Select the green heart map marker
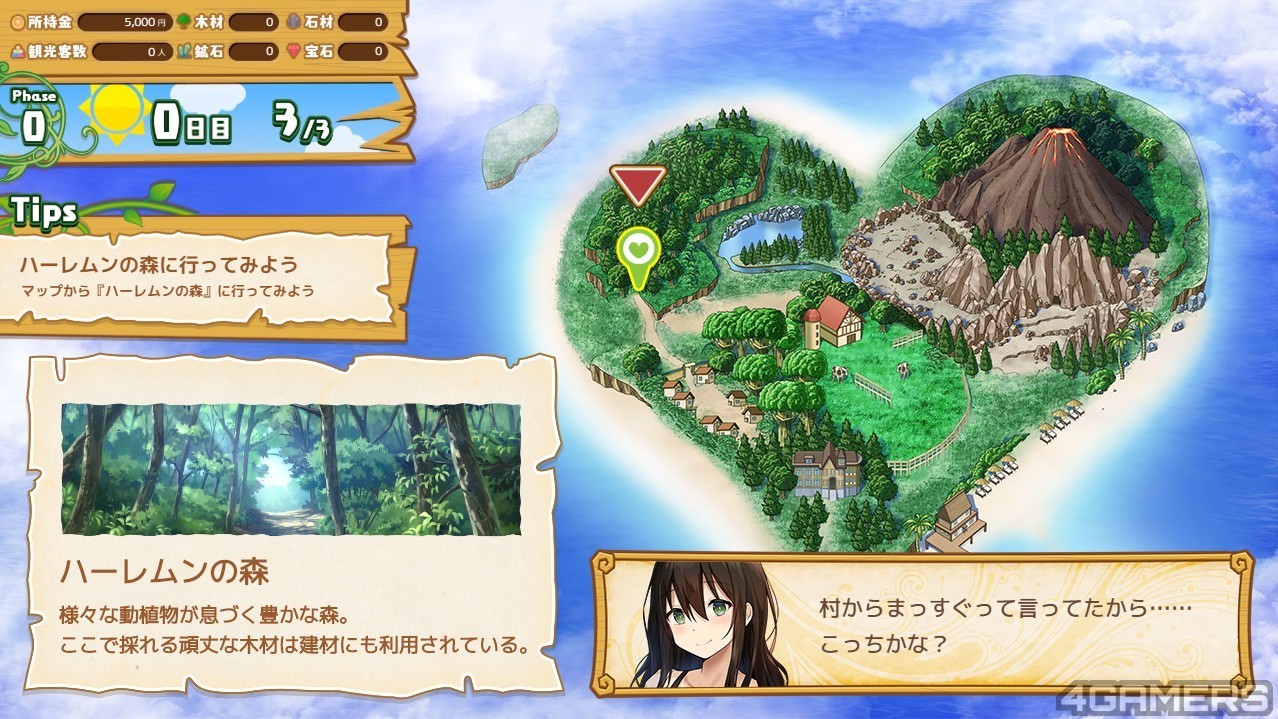This screenshot has width=1278, height=719. coord(637,251)
